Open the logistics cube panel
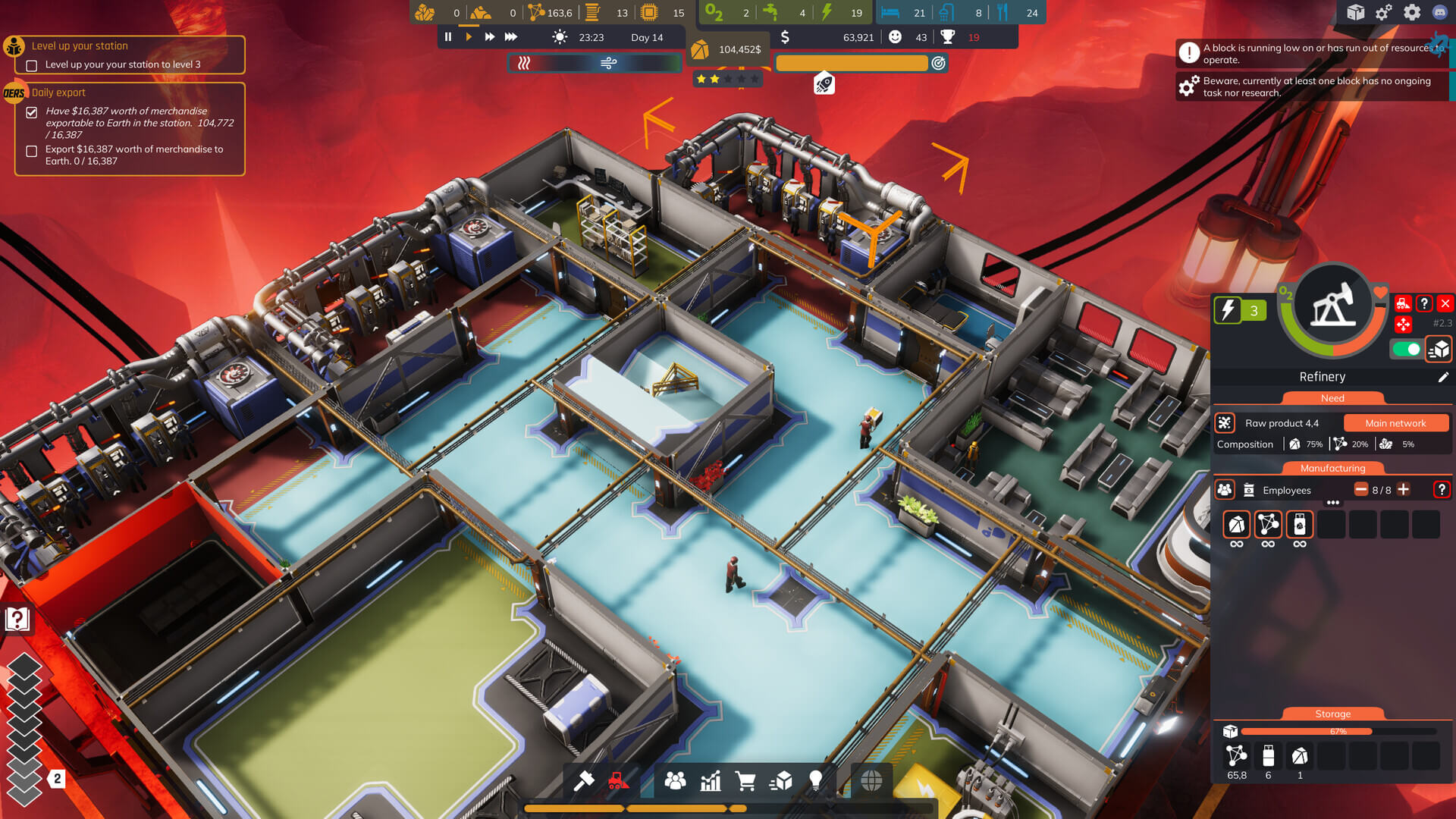The width and height of the screenshot is (1456, 819). point(782,781)
